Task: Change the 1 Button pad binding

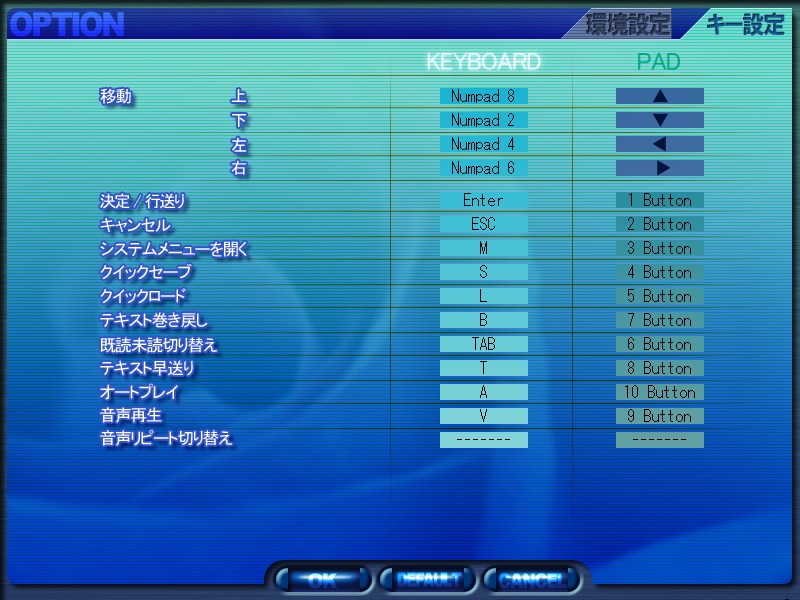Action: (x=659, y=200)
